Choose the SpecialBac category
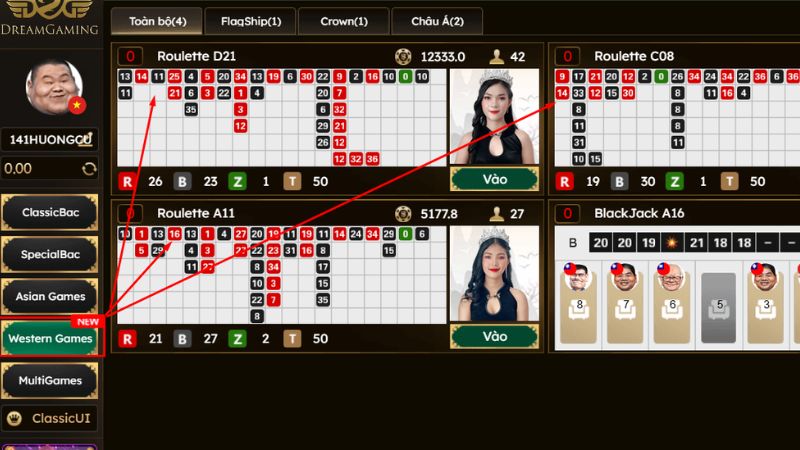 (x=49, y=254)
